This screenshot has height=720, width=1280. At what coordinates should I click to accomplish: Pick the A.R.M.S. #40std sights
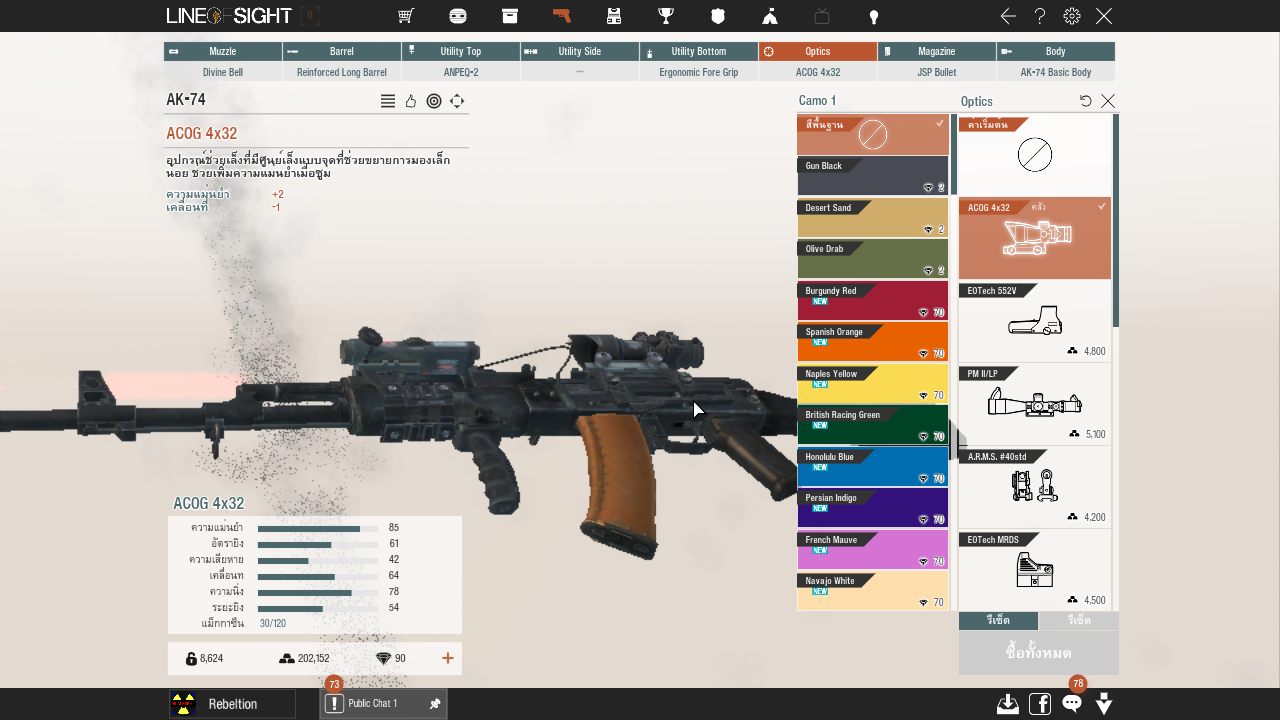pyautogui.click(x=1034, y=487)
